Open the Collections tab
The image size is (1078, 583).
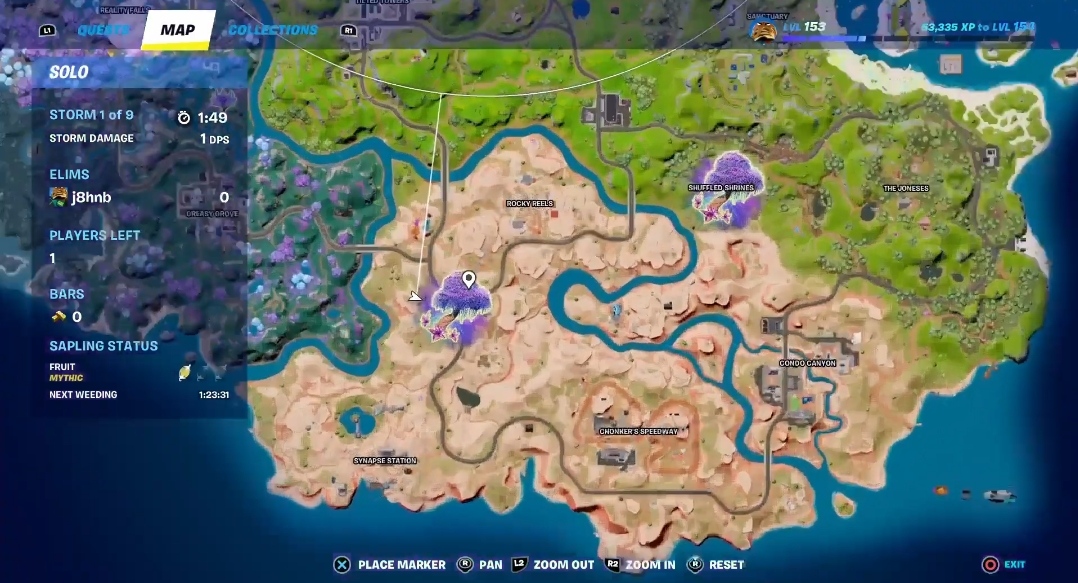pos(273,30)
